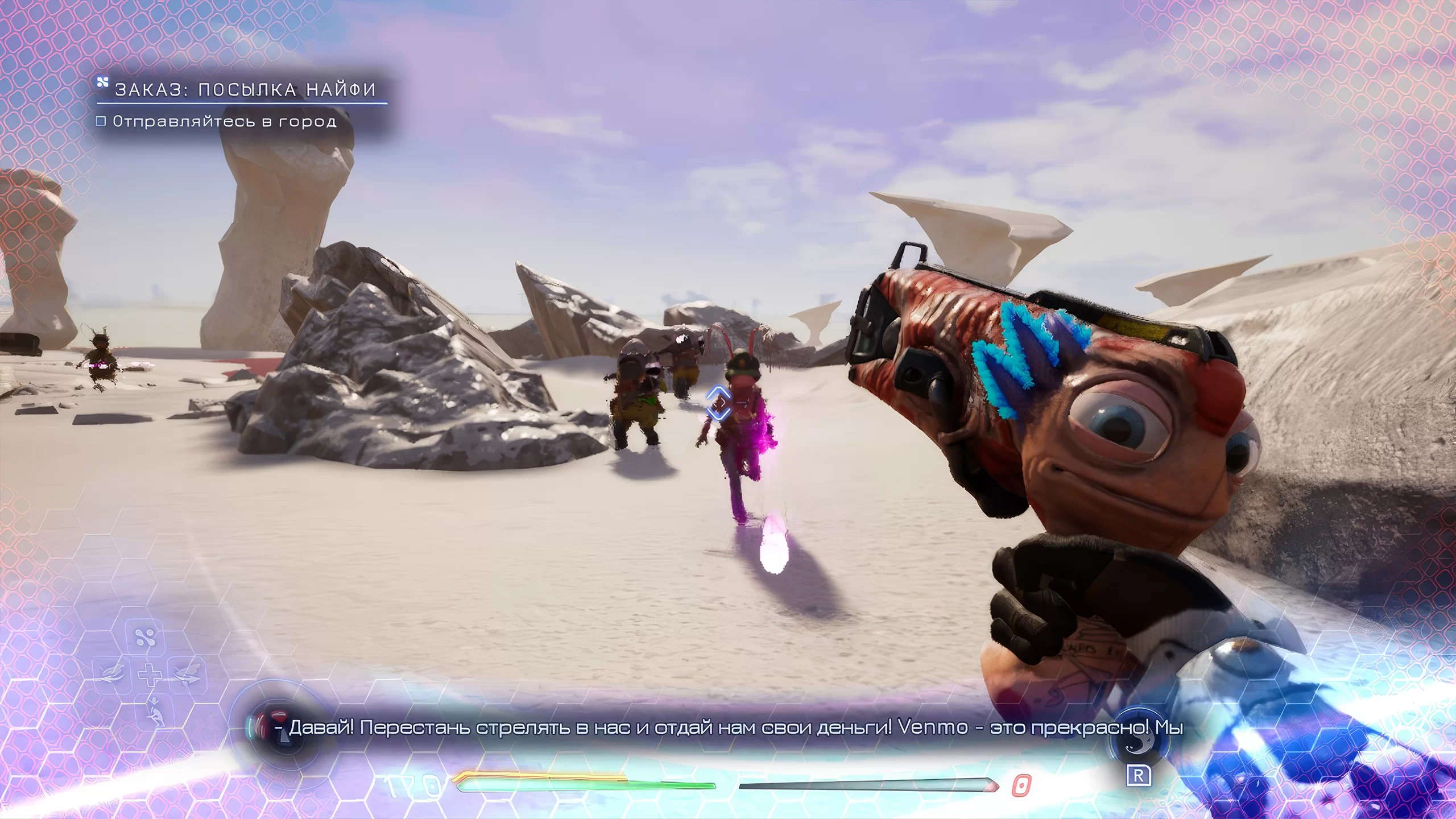Select the "Отправляйтесь в город" objective
This screenshot has width=1456, height=819.
[224, 121]
